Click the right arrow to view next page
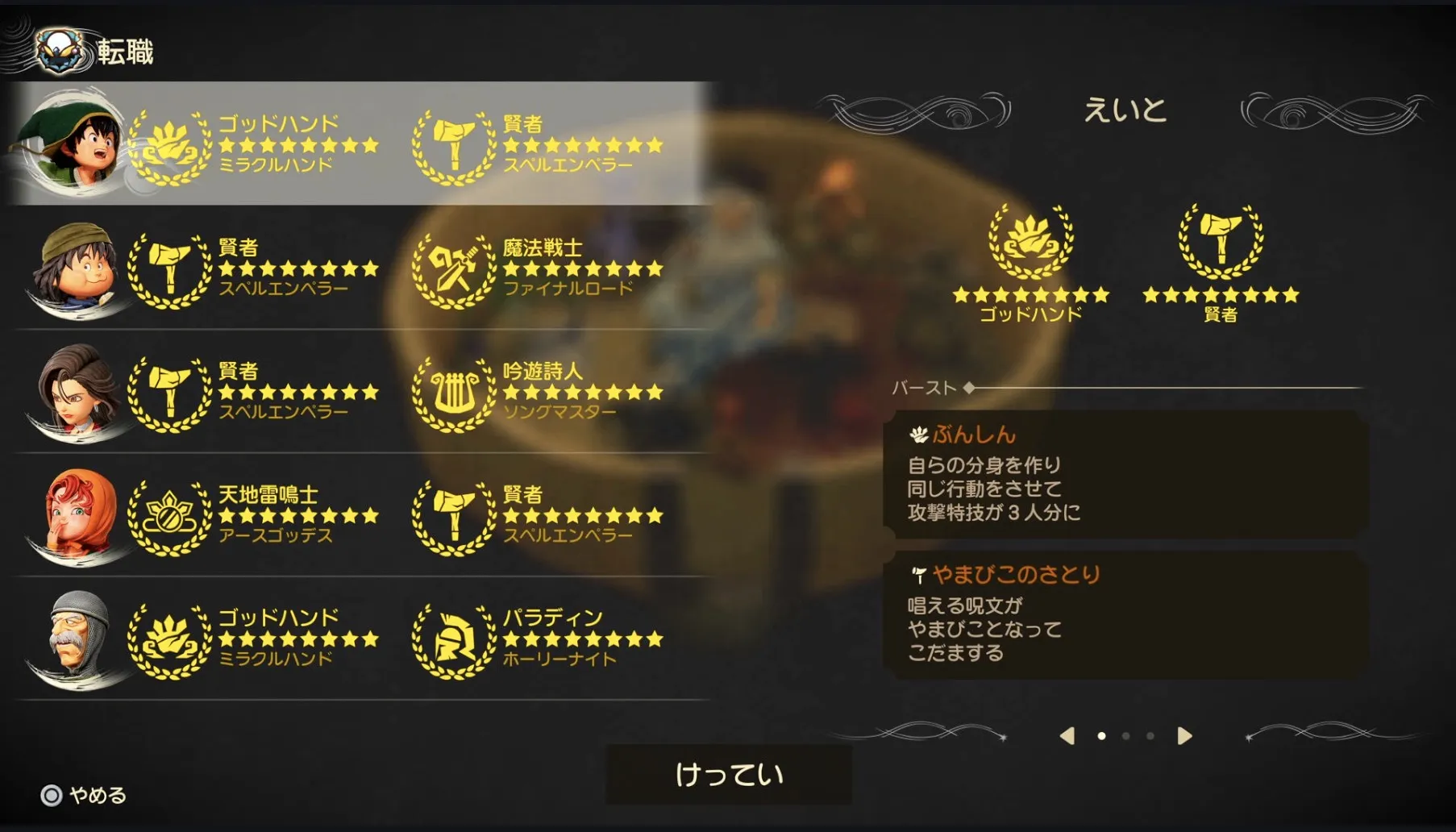Viewport: 1456px width, 832px height. pos(1184,735)
